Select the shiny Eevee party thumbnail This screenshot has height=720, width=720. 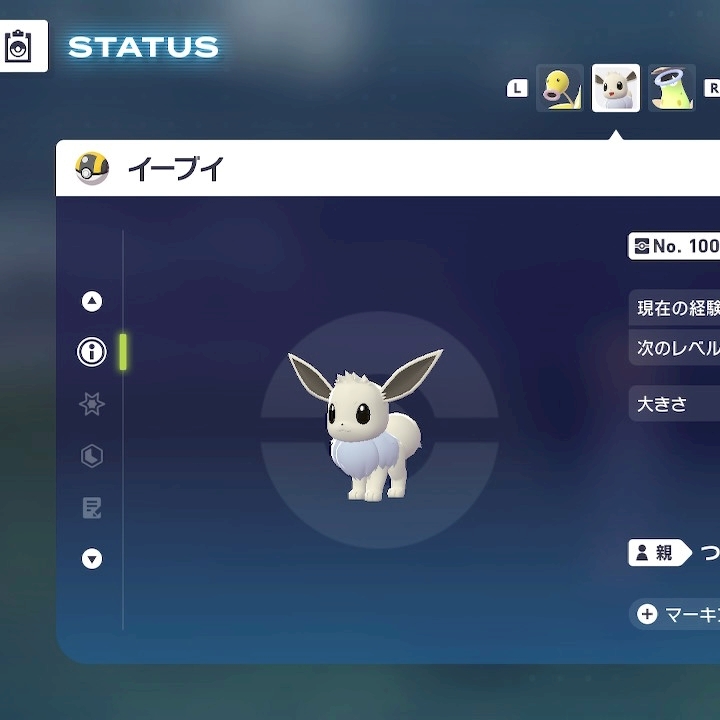click(x=616, y=89)
